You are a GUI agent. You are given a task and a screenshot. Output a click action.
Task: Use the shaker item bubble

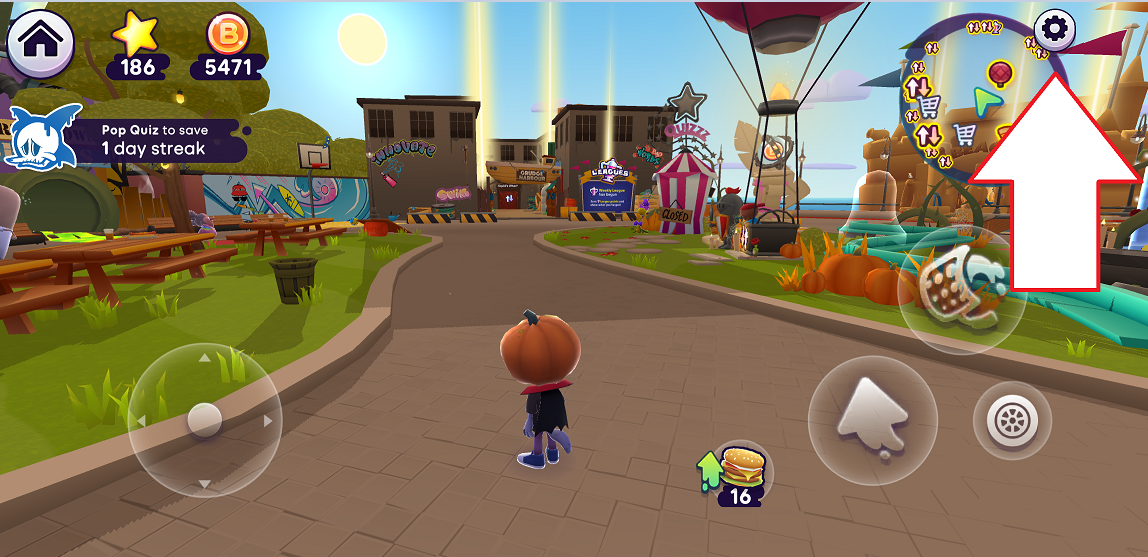tap(960, 290)
